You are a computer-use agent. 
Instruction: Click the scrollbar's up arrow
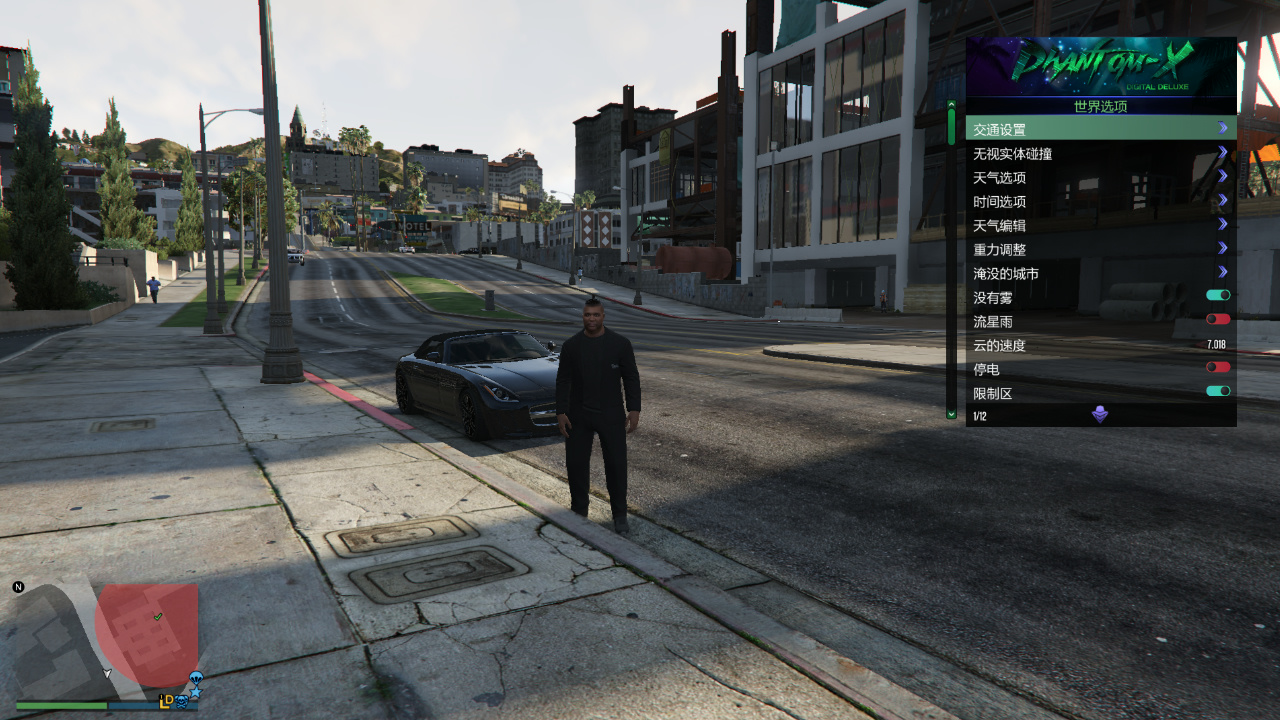tap(951, 104)
